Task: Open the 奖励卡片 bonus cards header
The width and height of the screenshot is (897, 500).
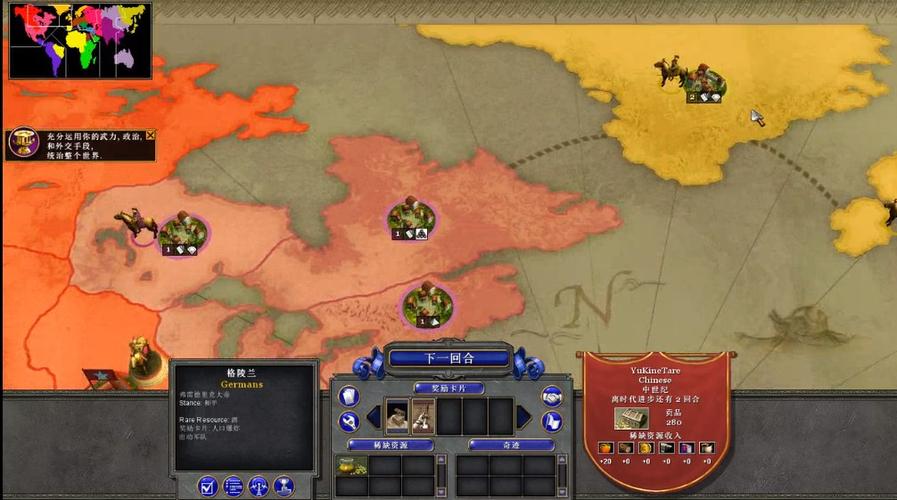Action: (x=449, y=388)
